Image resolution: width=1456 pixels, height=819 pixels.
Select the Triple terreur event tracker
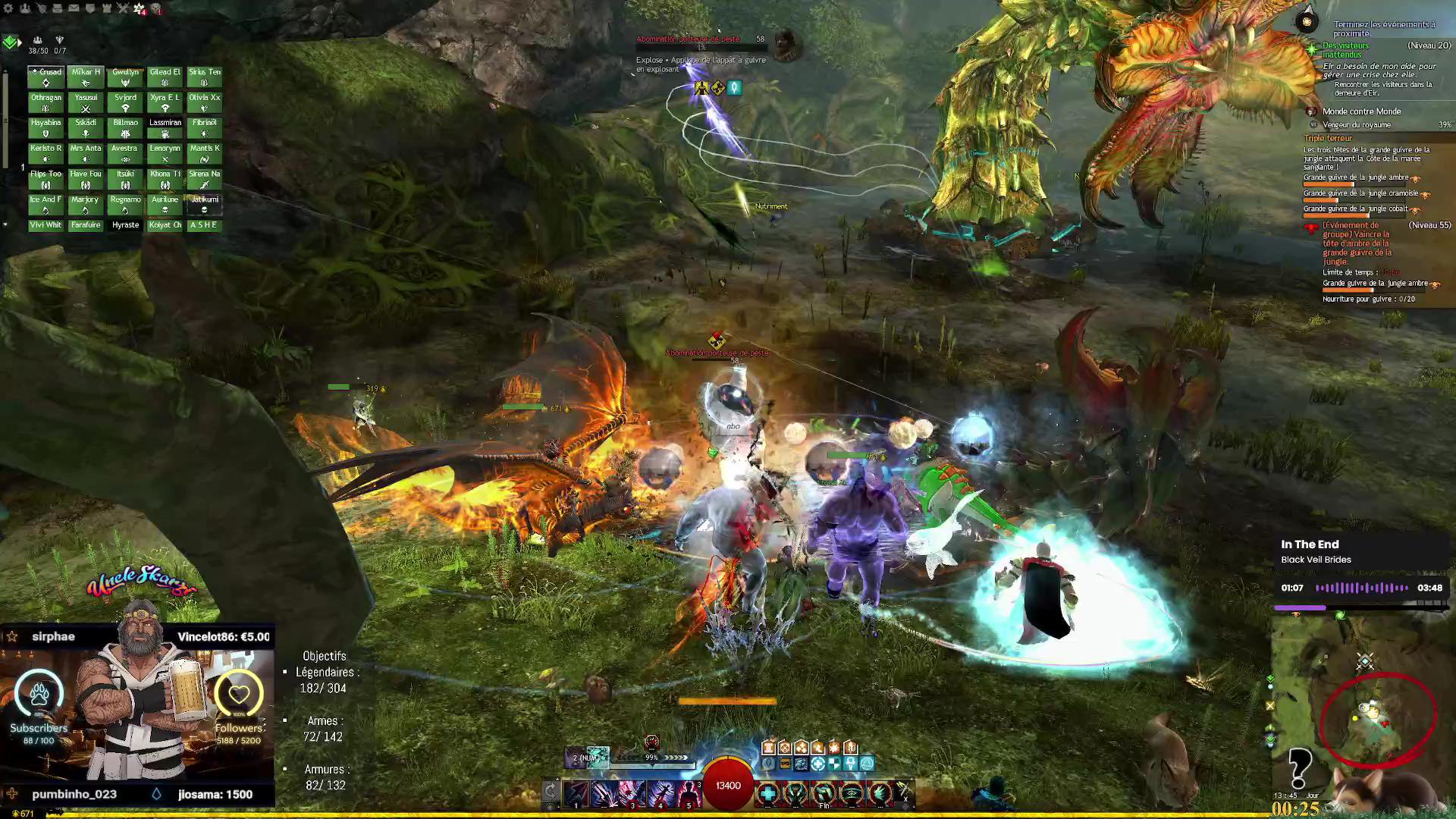1328,138
